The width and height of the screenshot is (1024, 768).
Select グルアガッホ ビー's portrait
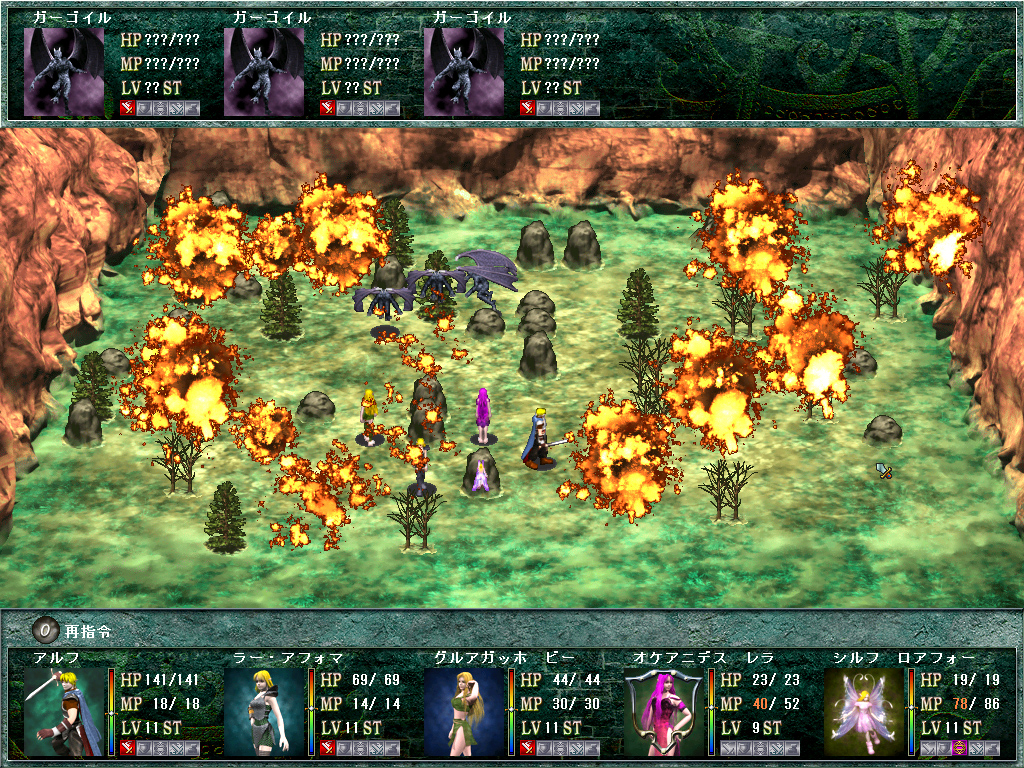tap(463, 711)
